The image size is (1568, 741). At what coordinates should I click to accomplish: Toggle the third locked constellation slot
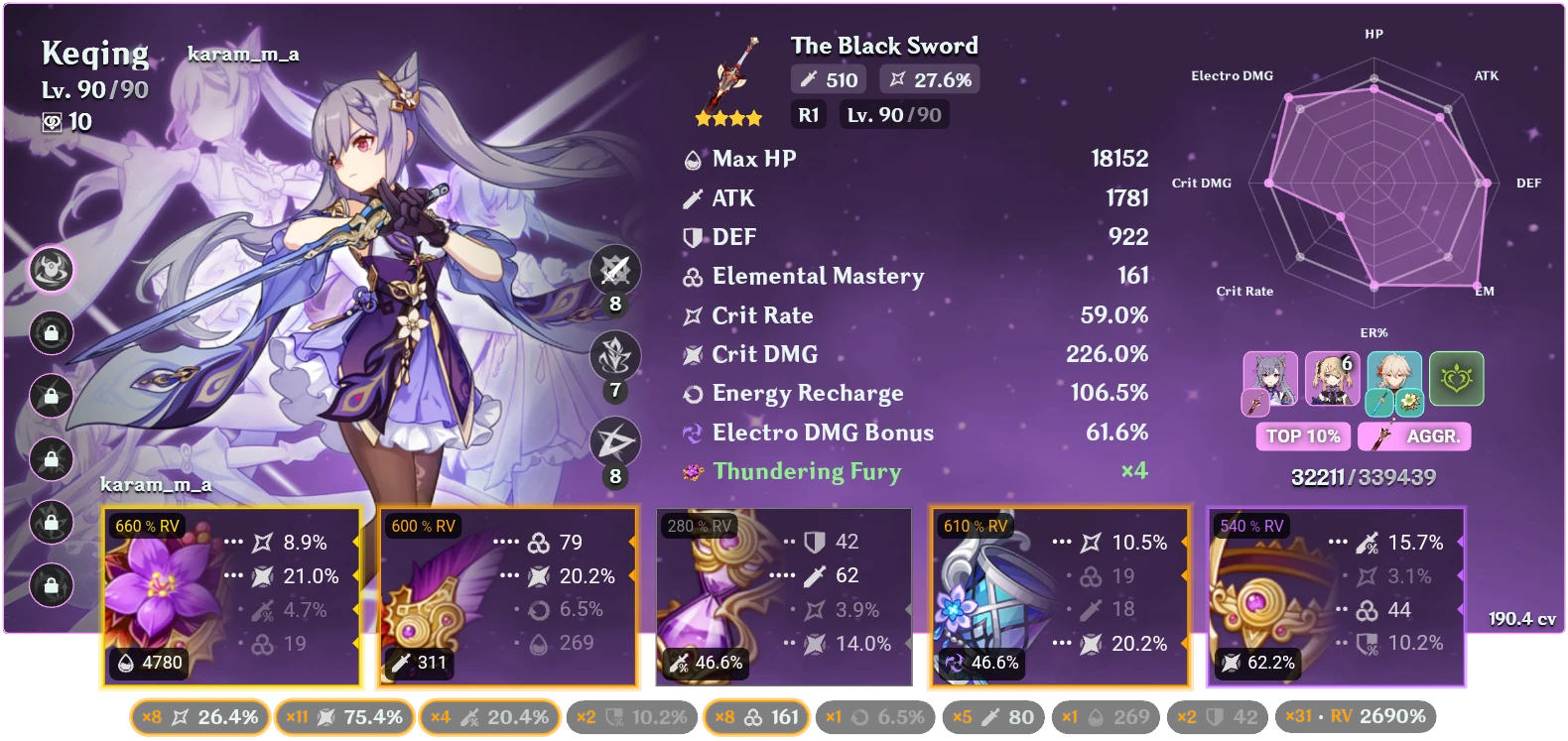[52, 397]
